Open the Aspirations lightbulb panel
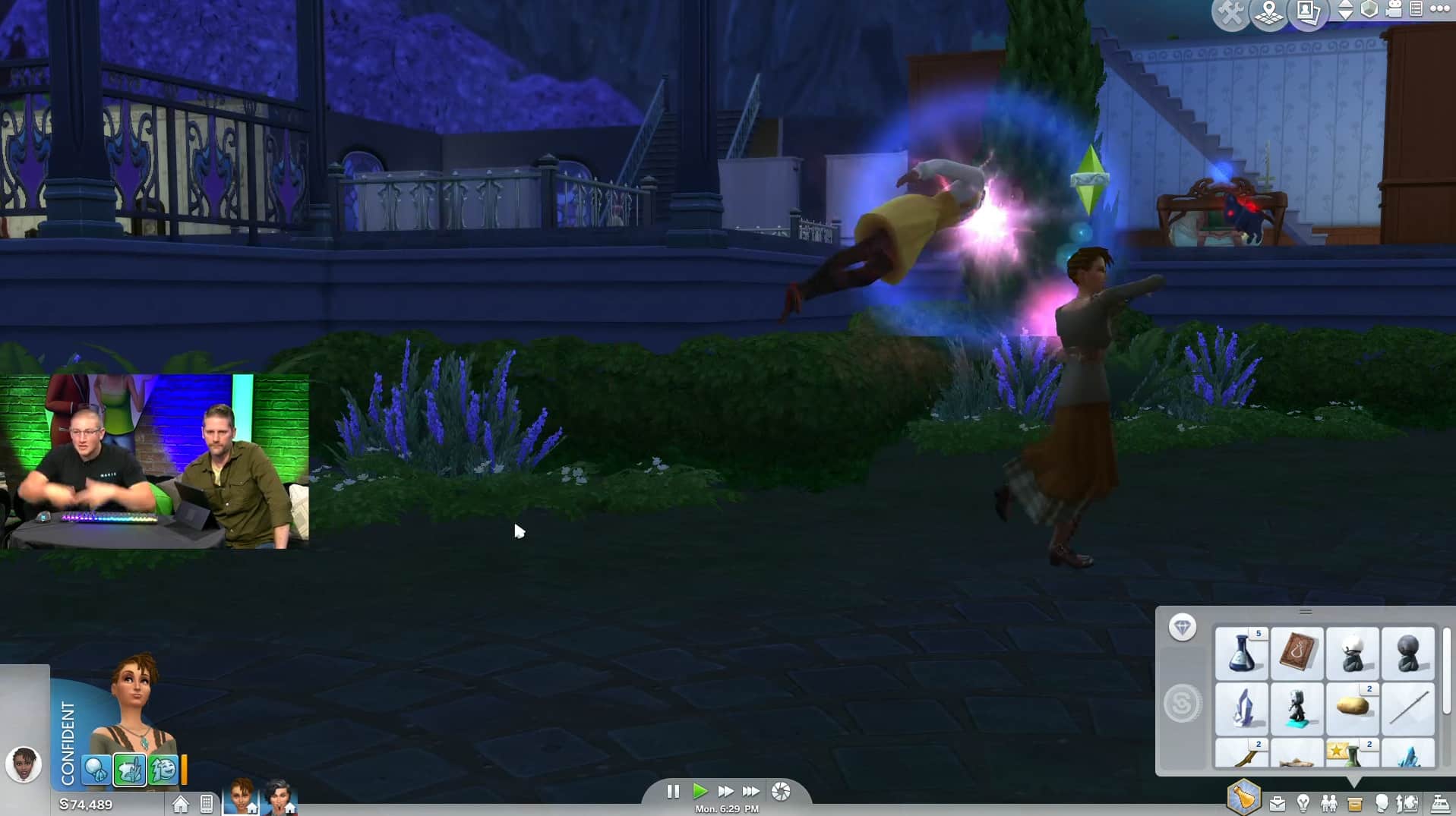 [x=1303, y=803]
